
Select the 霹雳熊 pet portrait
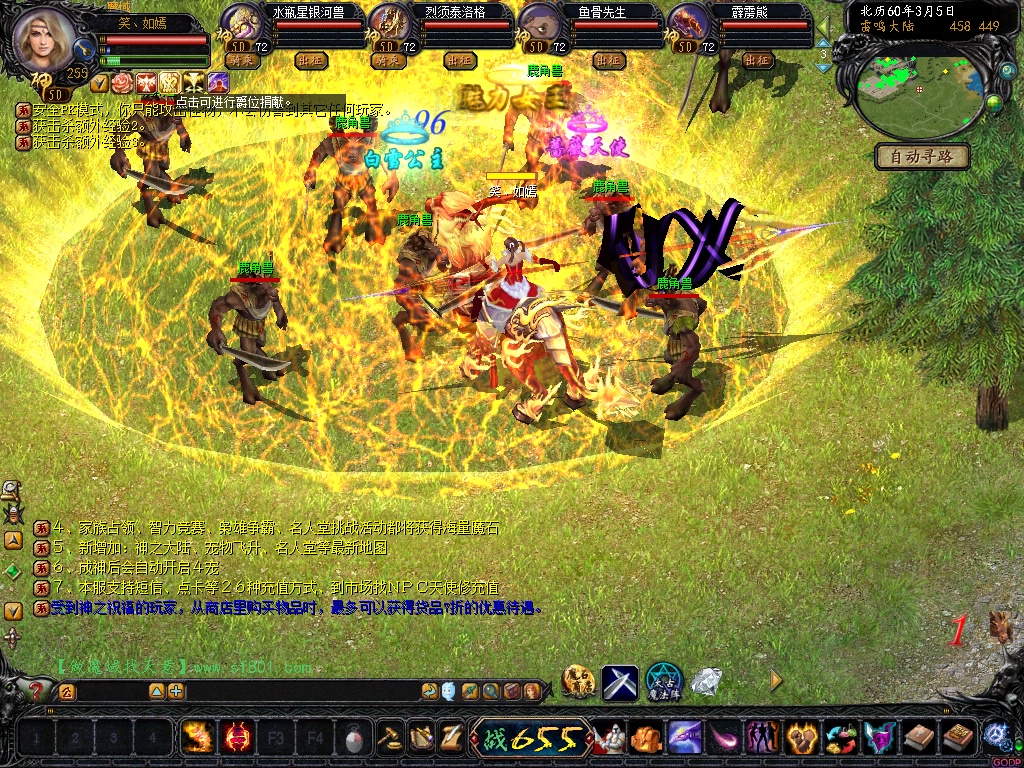click(x=688, y=23)
